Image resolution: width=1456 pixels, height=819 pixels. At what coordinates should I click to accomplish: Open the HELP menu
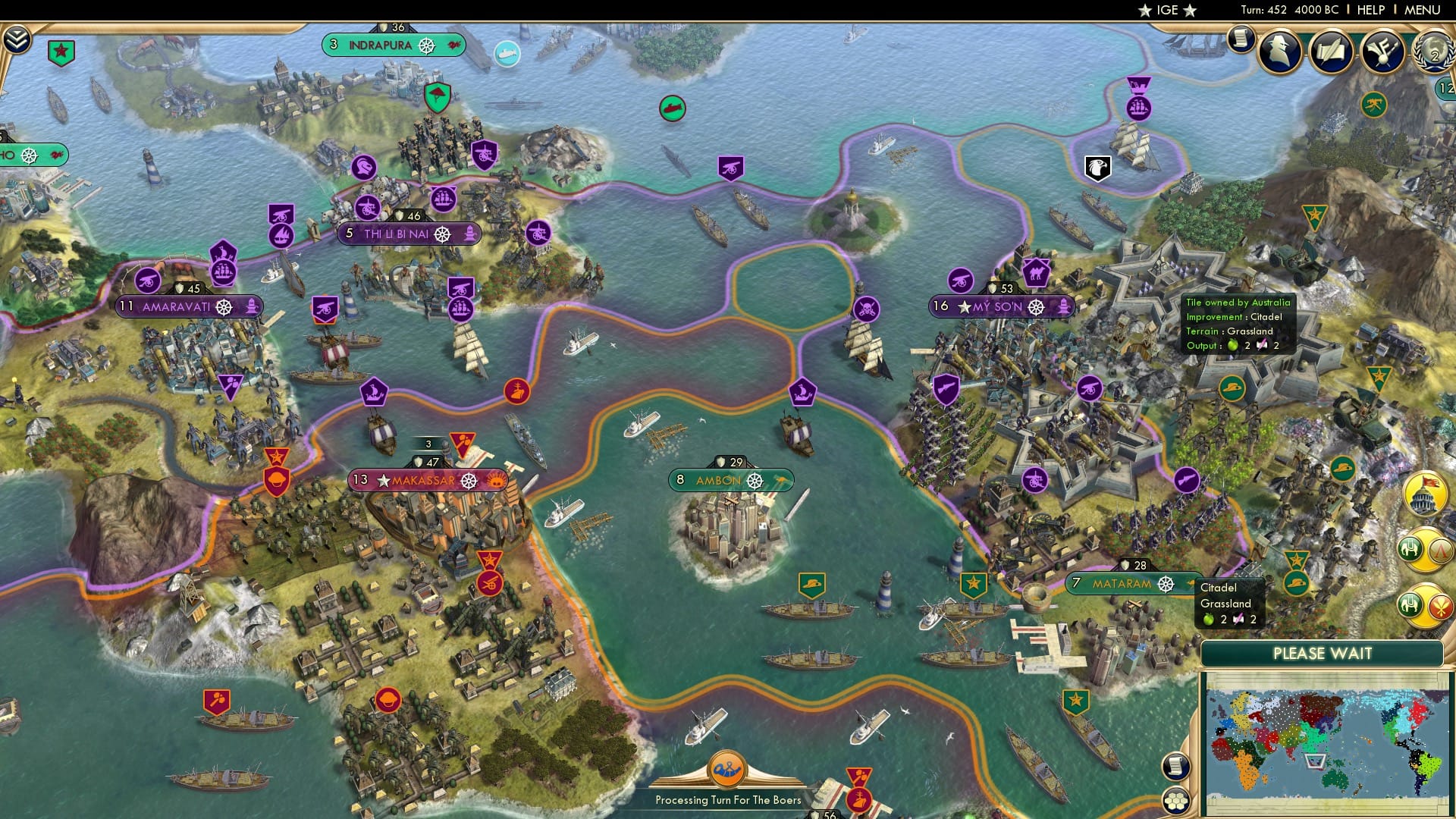pos(1370,10)
